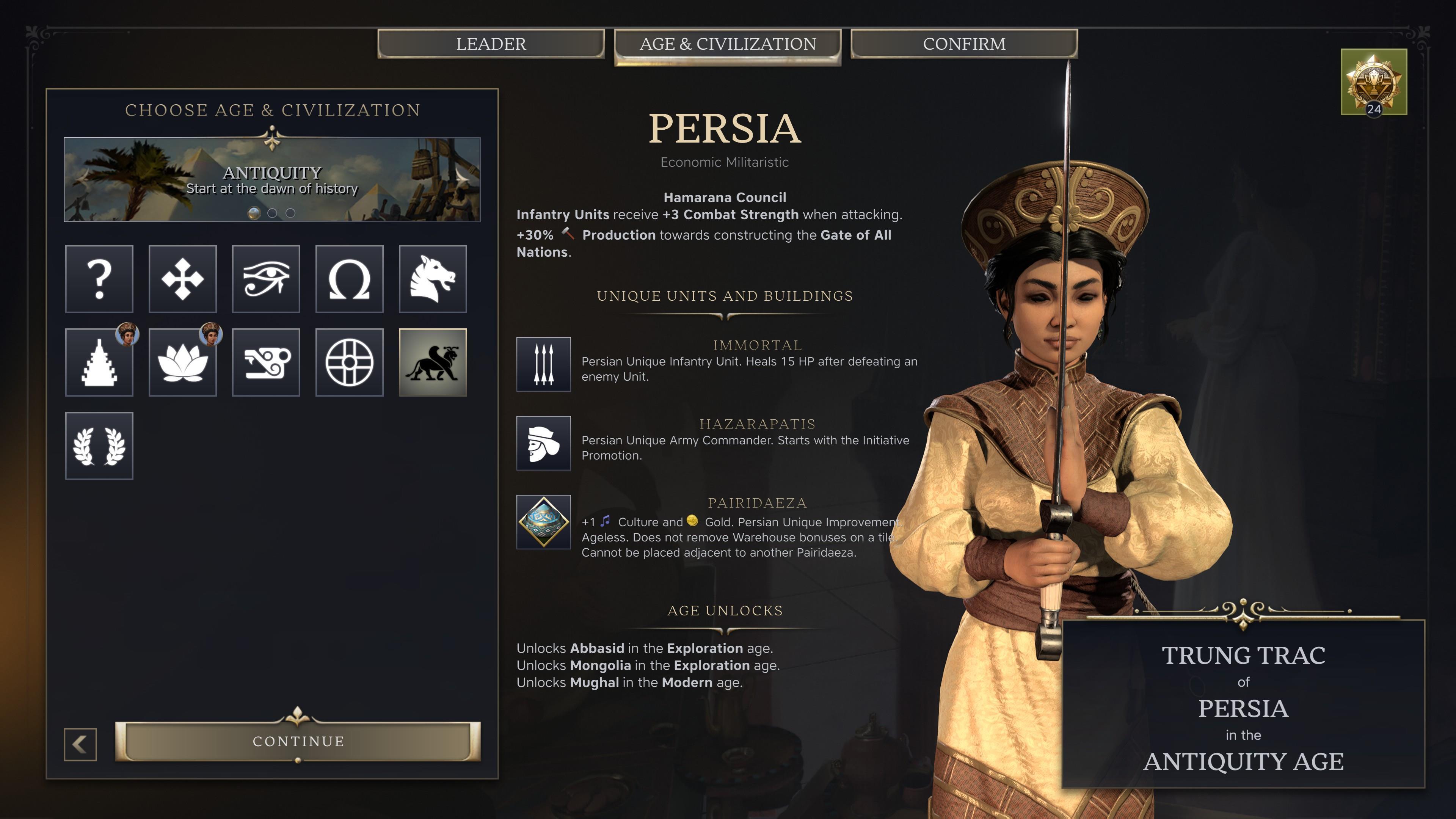Pick the Eye of Horus civilization
This screenshot has width=1456, height=819.
266,279
